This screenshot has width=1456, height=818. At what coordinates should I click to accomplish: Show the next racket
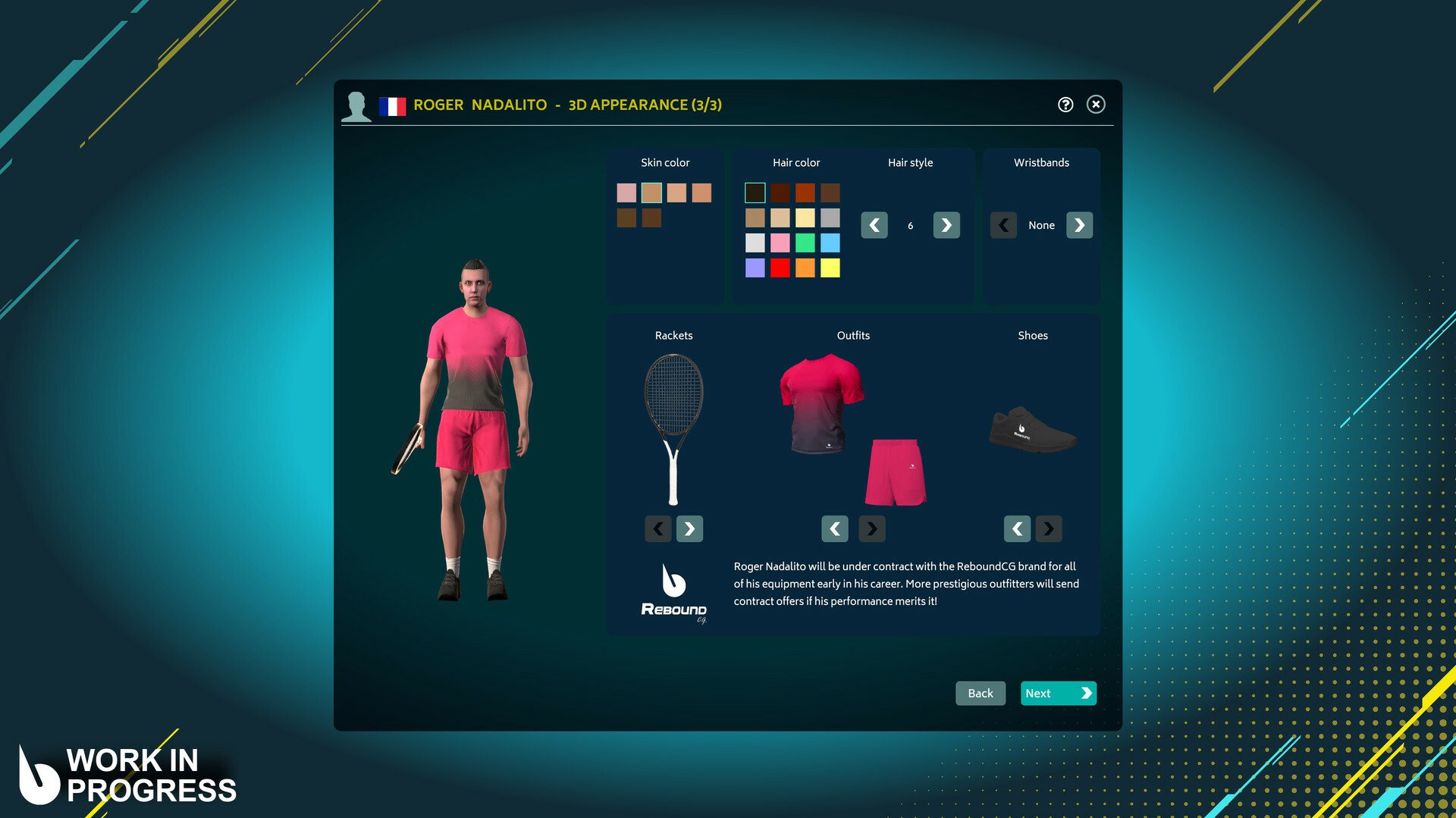689,528
